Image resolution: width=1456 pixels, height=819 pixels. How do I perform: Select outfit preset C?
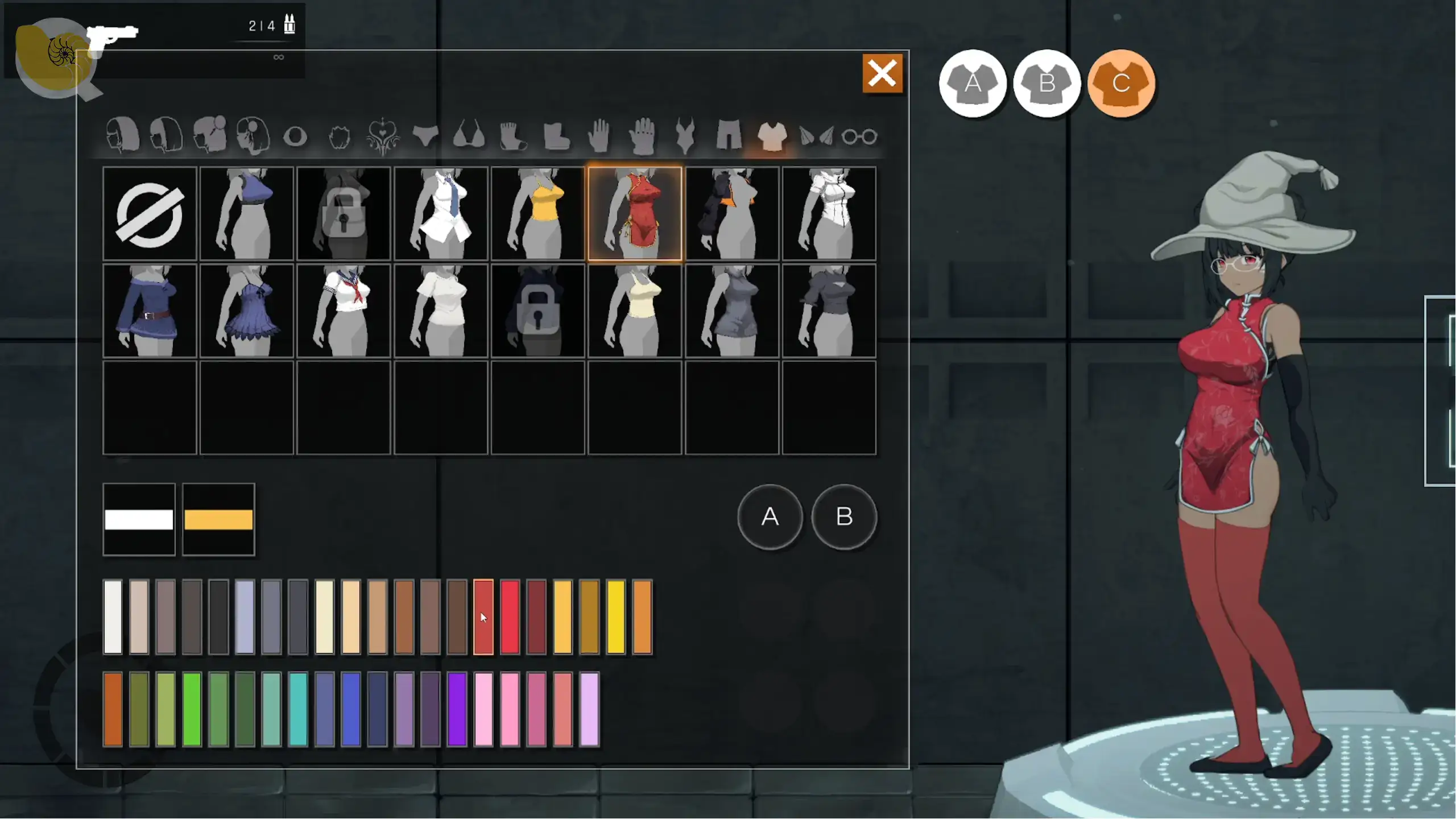tap(1121, 84)
